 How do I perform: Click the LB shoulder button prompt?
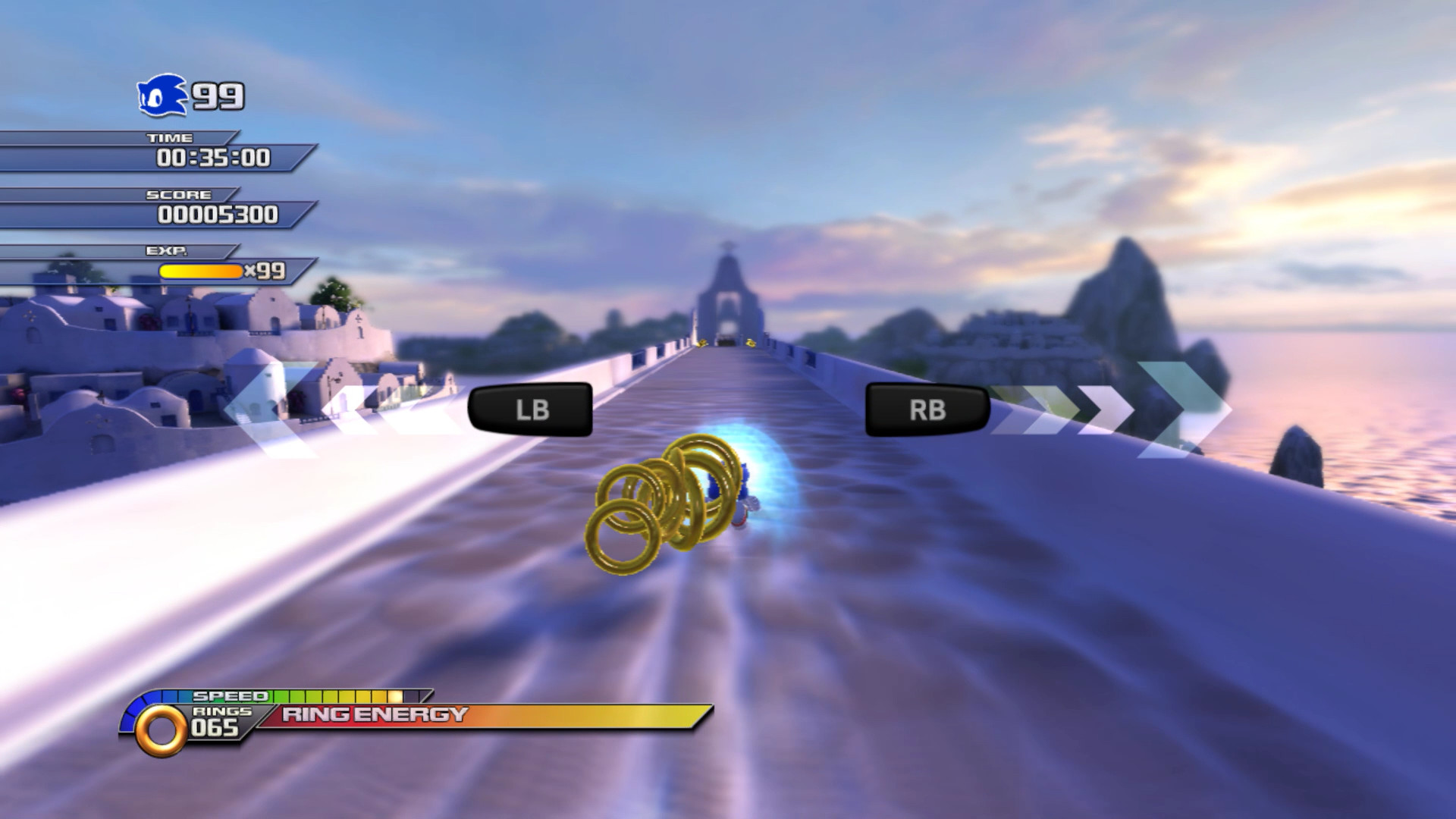point(531,409)
